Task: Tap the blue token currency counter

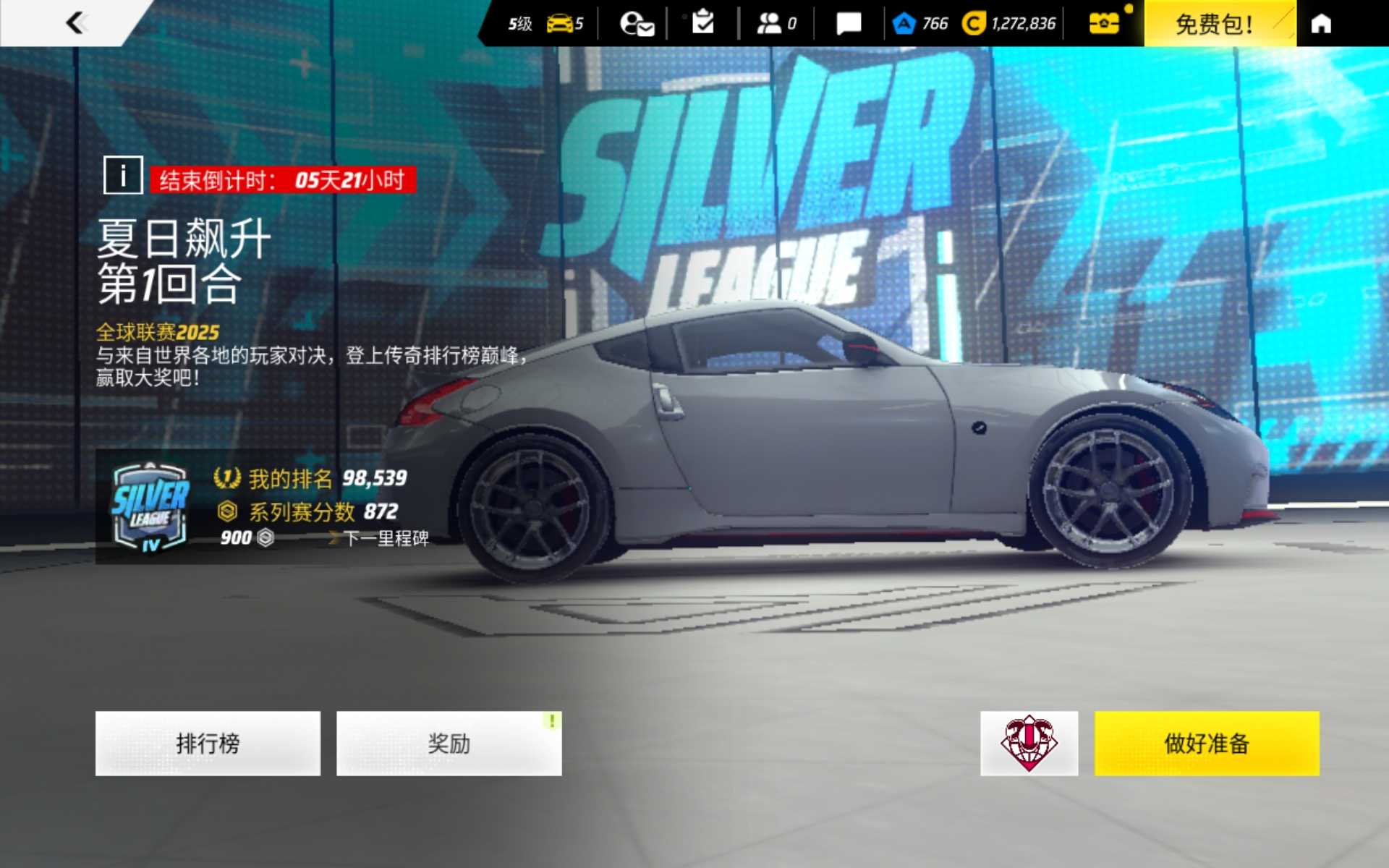Action: [921, 24]
